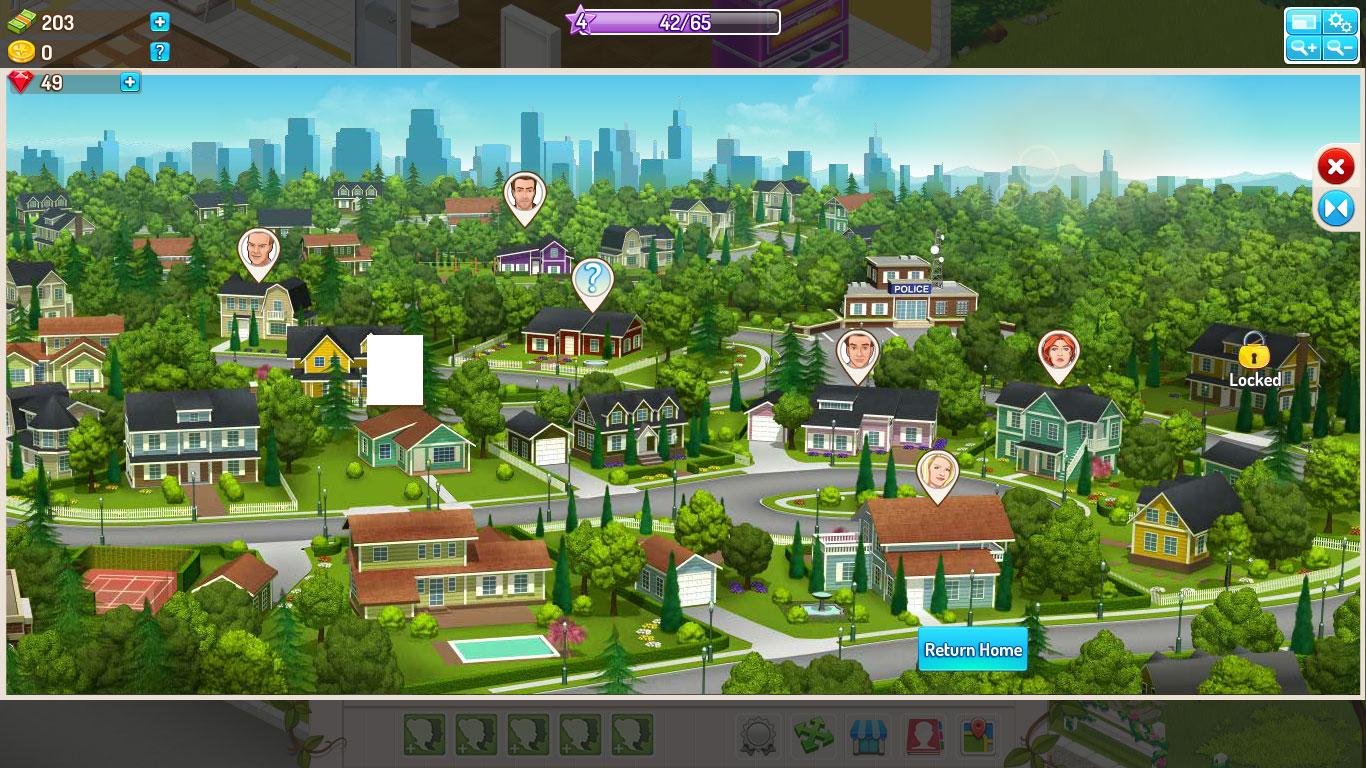Viewport: 1366px width, 768px height.
Task: Click the locked house padlock
Action: click(1253, 353)
